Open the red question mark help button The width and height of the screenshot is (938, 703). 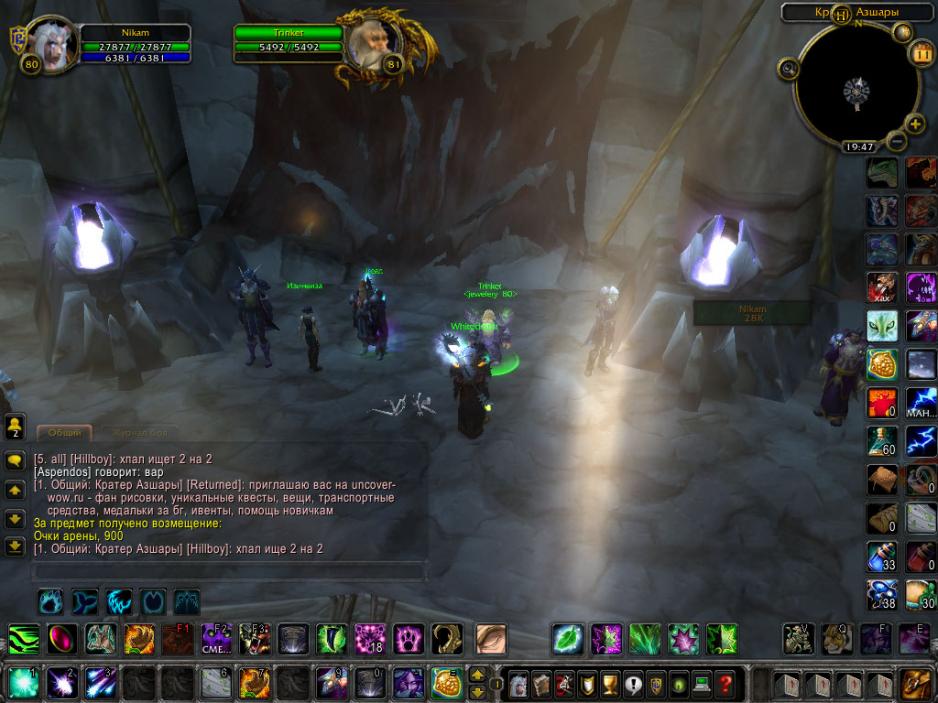coord(726,684)
